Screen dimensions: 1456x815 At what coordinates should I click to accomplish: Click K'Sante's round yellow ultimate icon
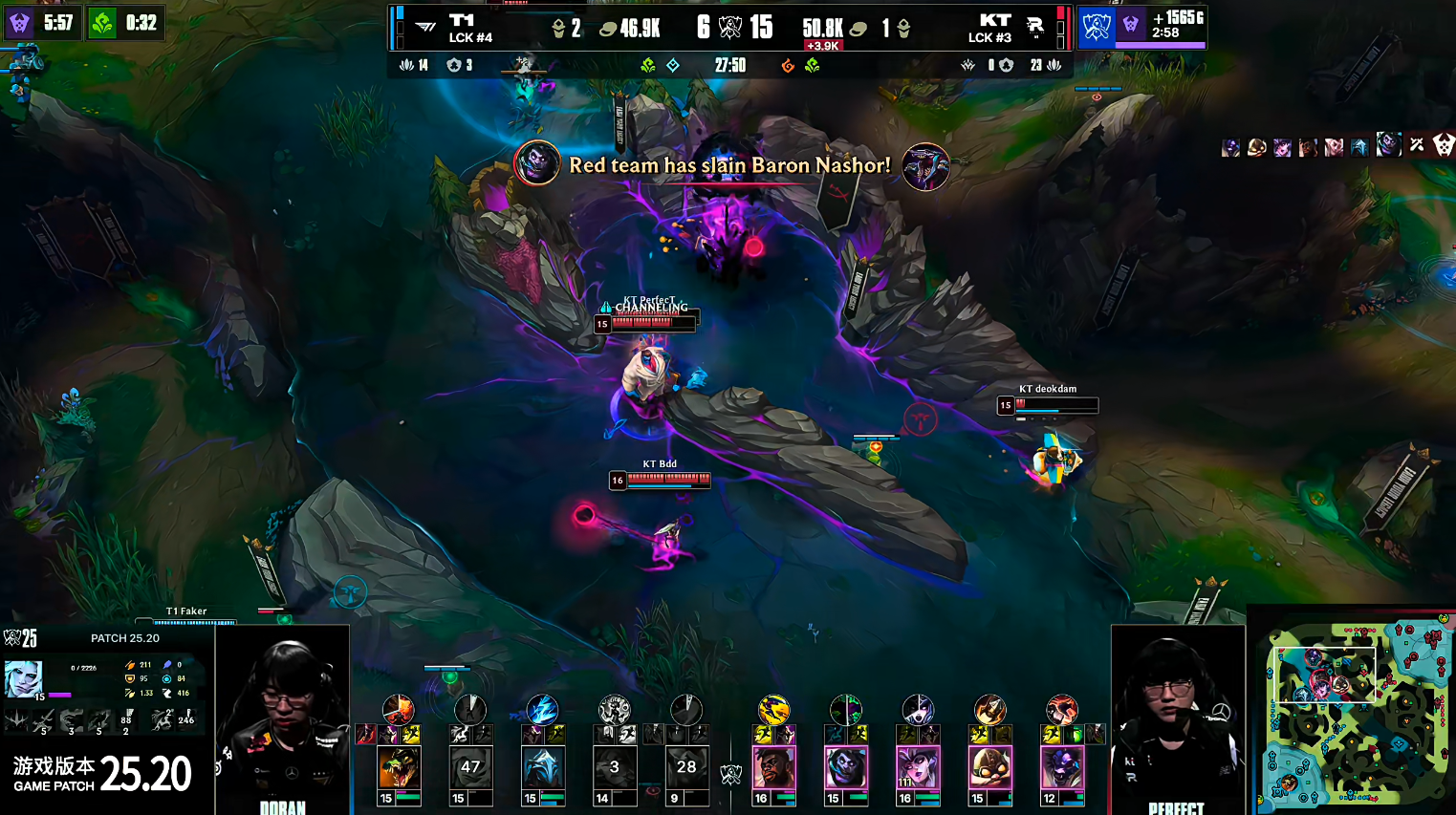[773, 709]
